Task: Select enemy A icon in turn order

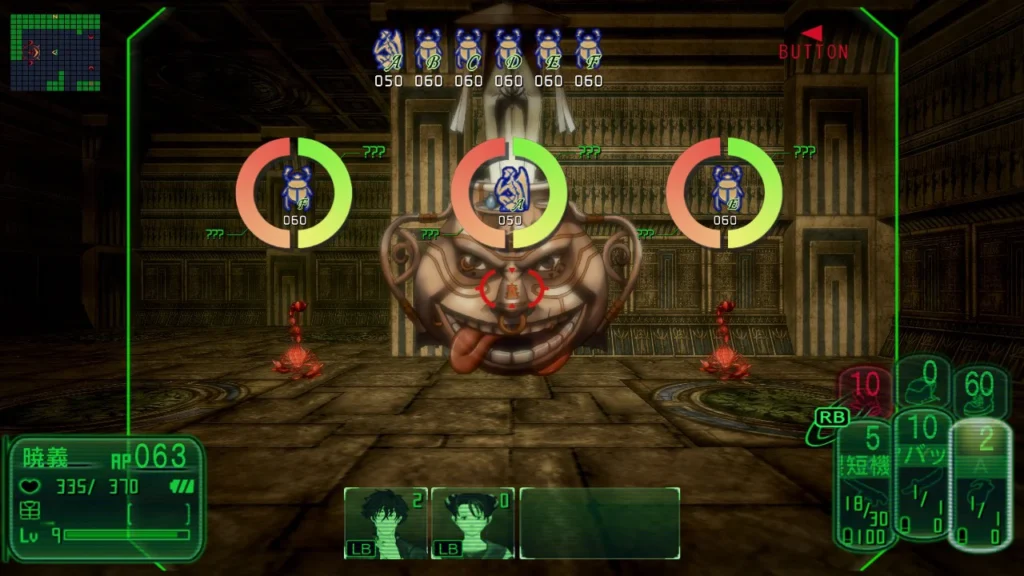Action: click(388, 49)
